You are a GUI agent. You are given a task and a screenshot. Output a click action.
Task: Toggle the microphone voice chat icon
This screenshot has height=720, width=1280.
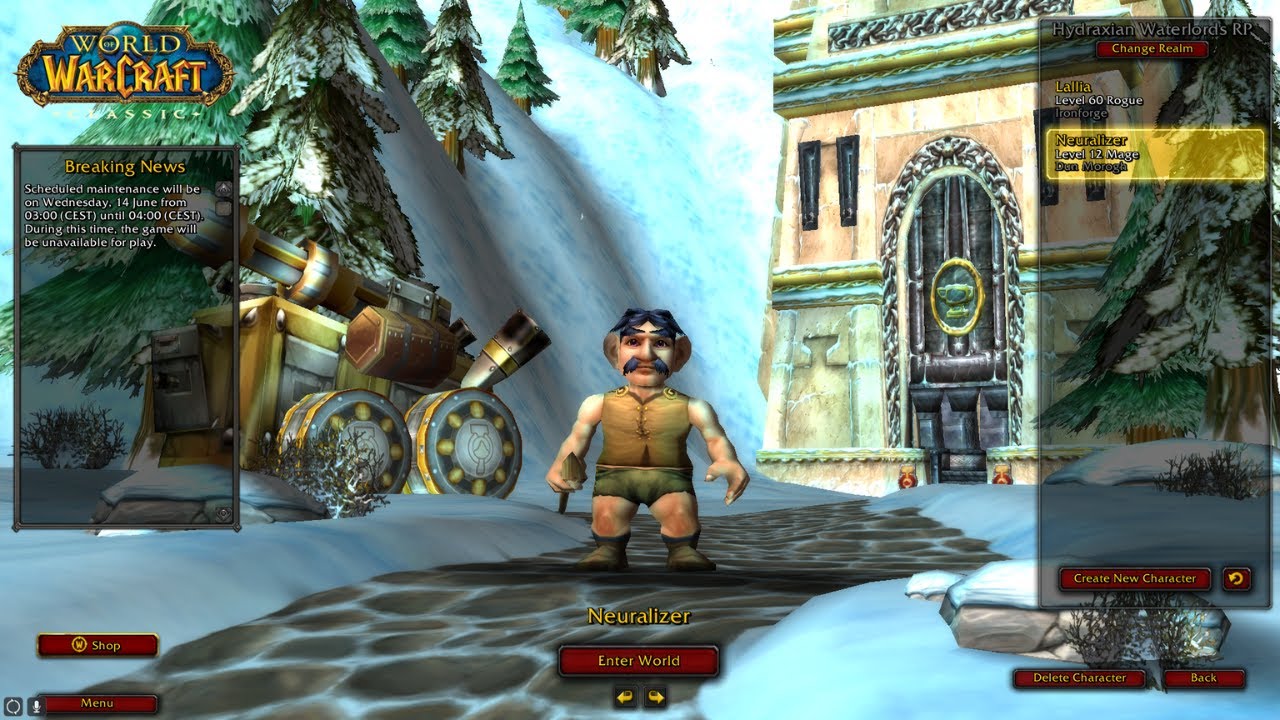[x=37, y=704]
